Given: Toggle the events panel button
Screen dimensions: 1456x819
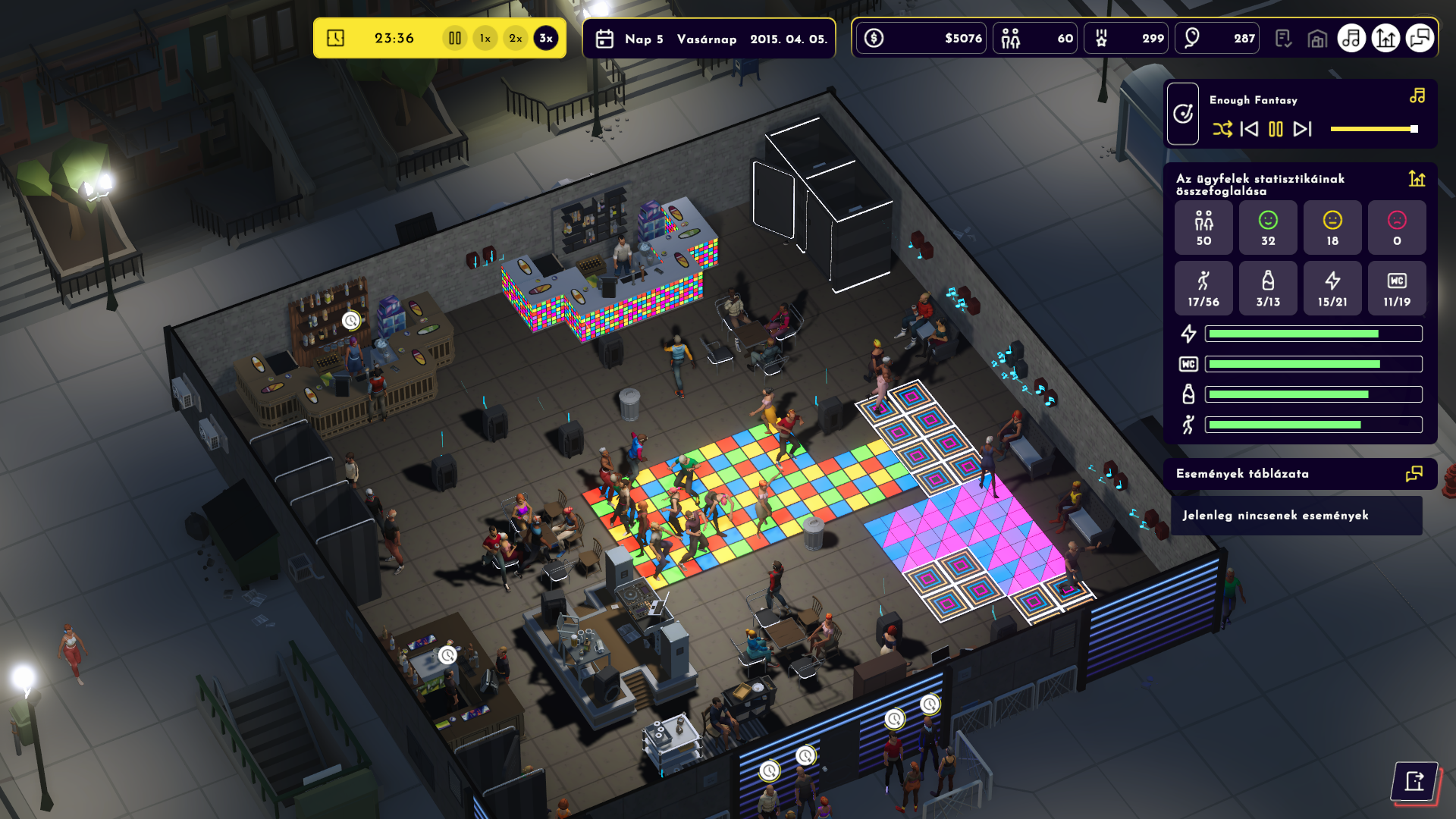Looking at the screenshot, I should coord(1420,38).
